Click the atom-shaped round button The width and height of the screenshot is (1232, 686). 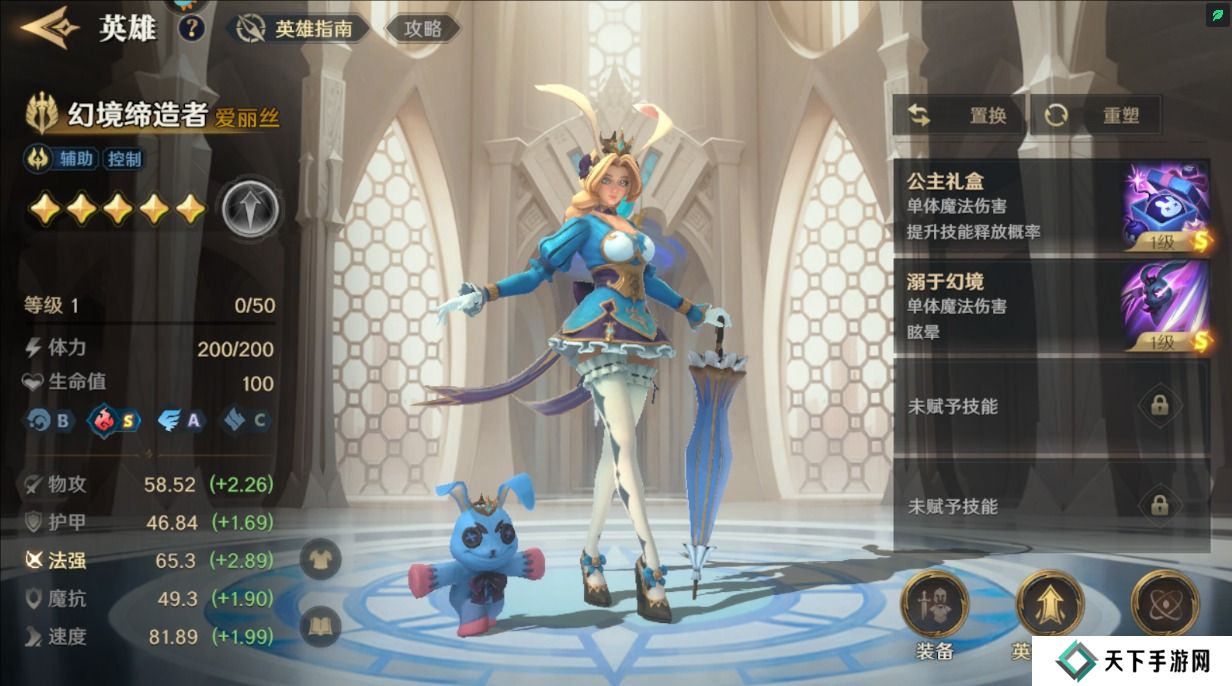point(1164,603)
